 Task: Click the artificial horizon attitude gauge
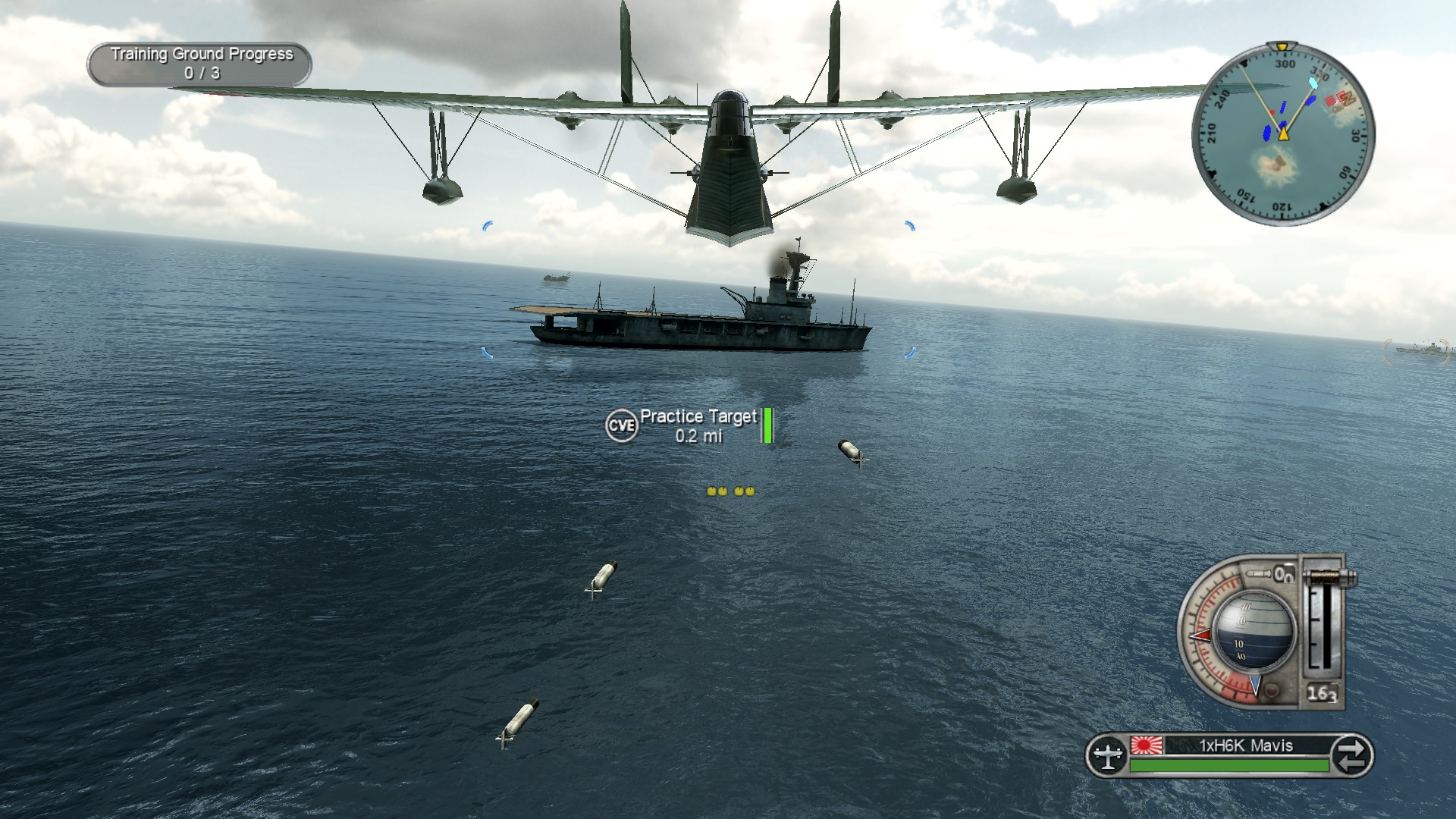1254,631
